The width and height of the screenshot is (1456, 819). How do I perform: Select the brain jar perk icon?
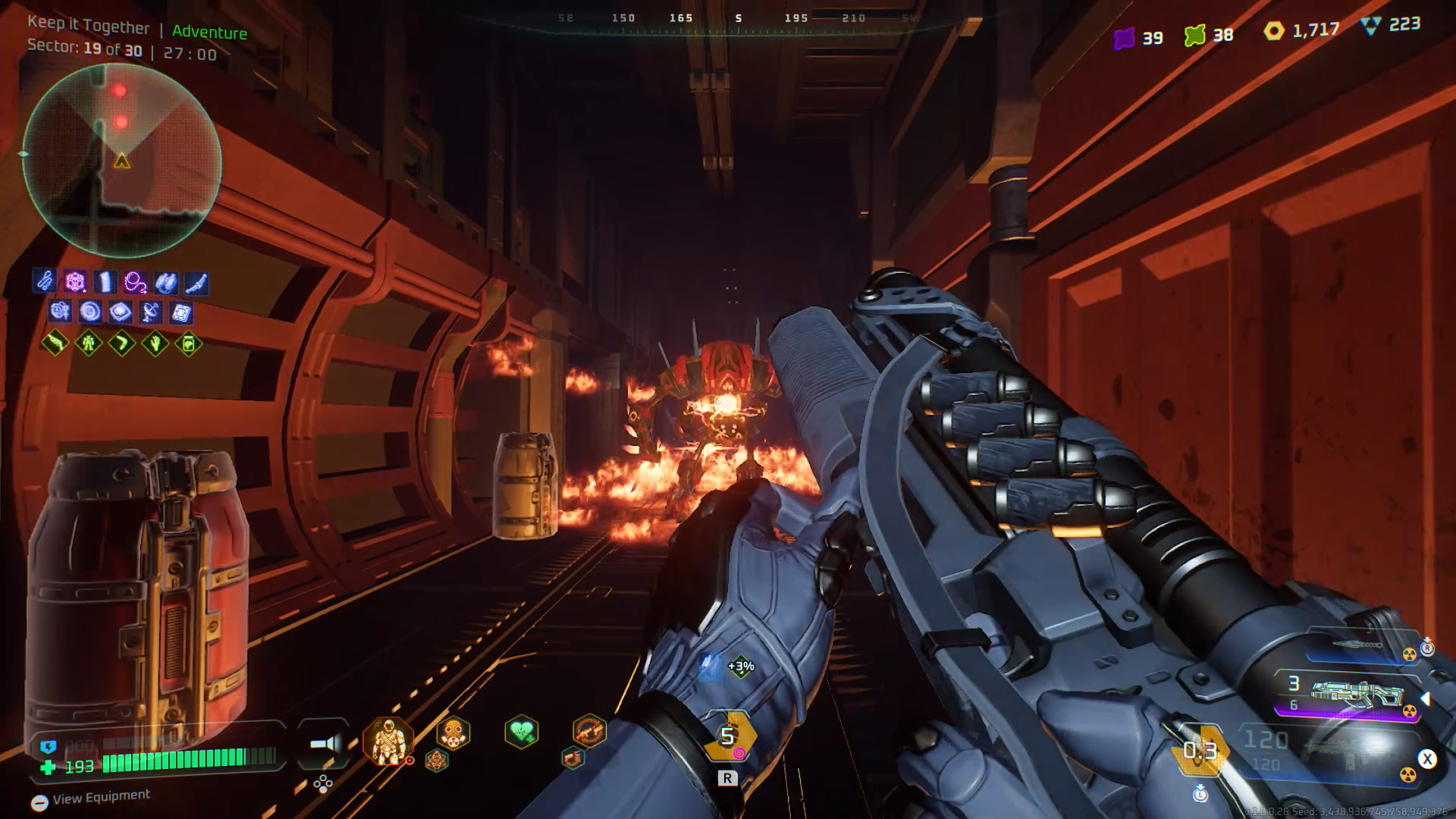[x=188, y=344]
